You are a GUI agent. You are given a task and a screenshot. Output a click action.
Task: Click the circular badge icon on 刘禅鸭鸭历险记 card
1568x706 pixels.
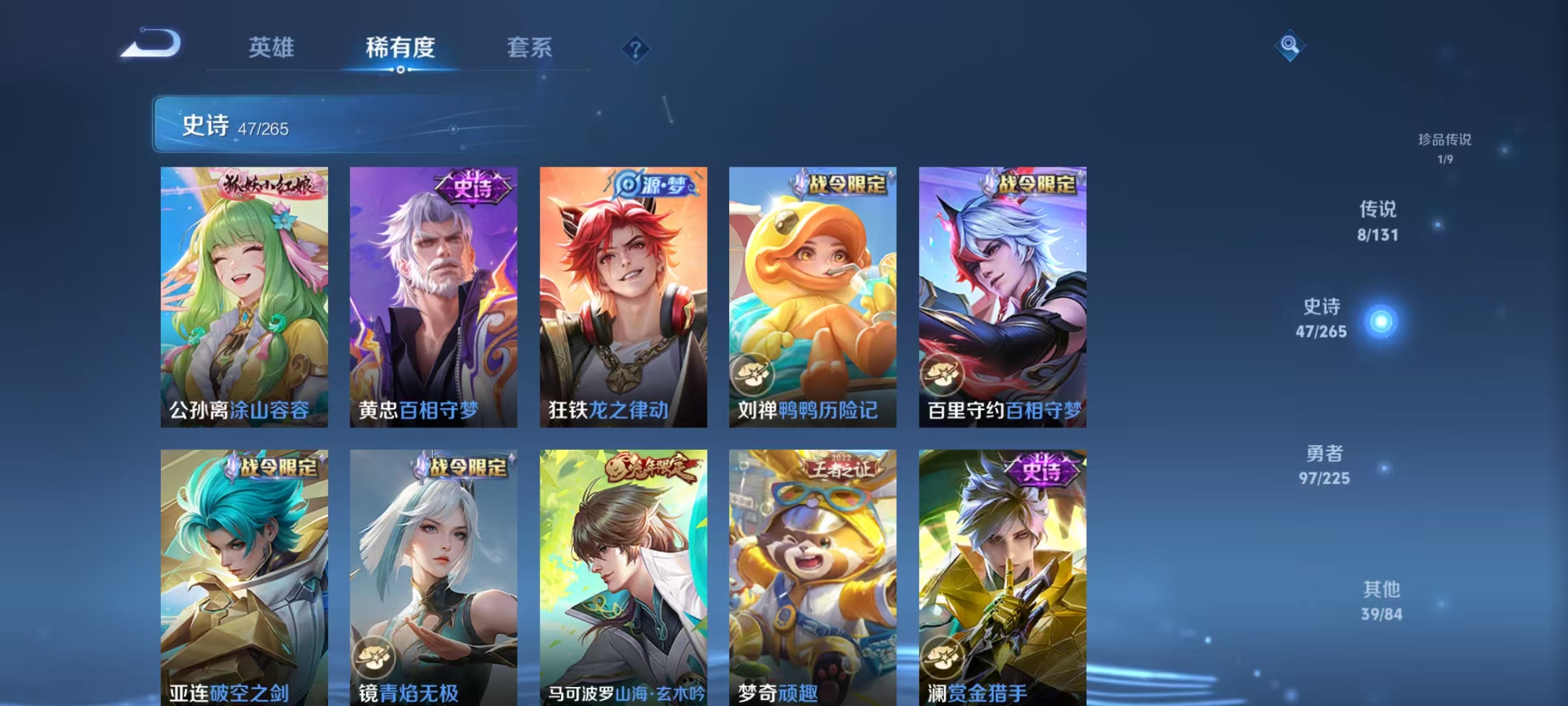pos(751,373)
